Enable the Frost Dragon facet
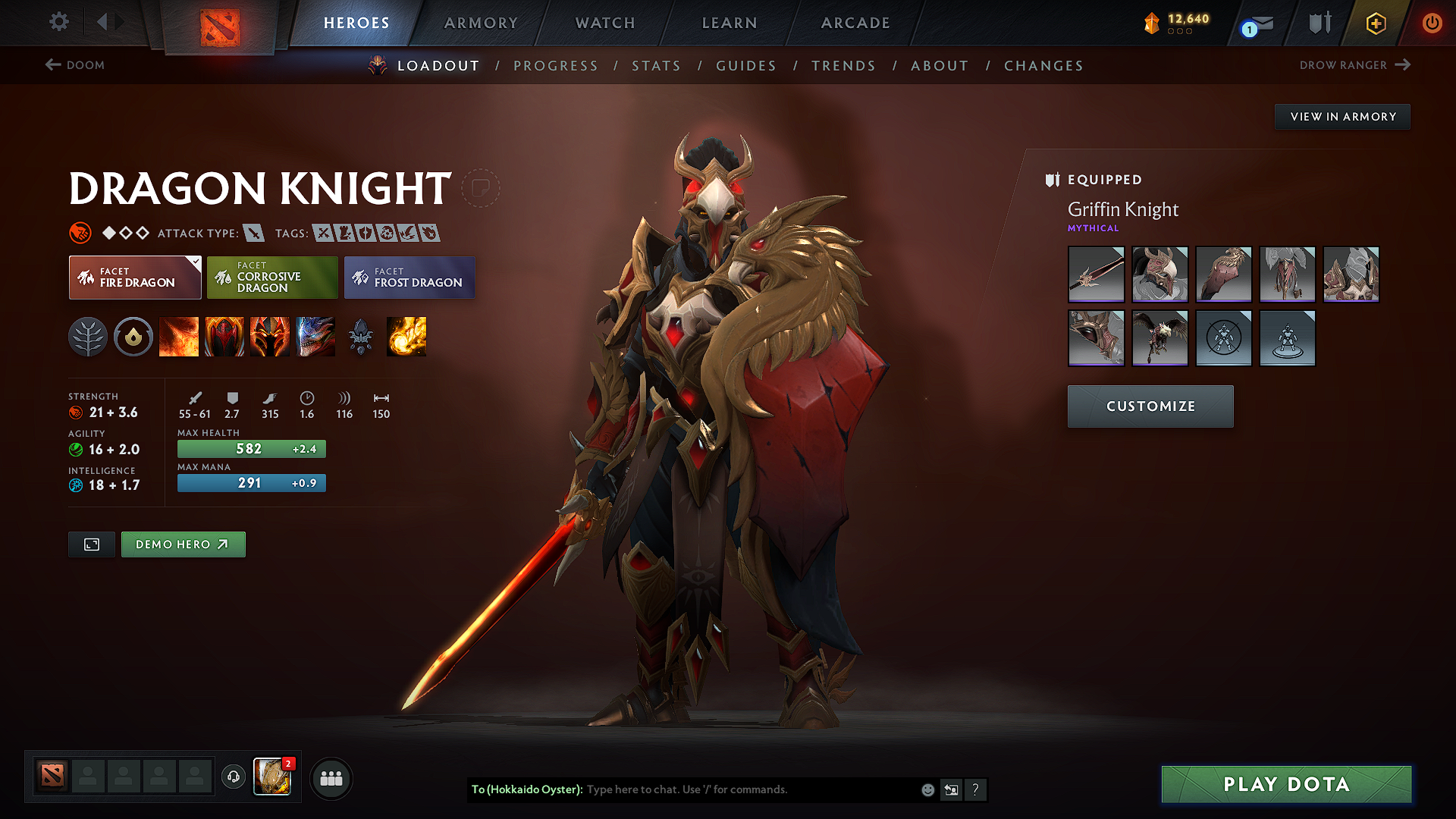The width and height of the screenshot is (1456, 819). 409,278
